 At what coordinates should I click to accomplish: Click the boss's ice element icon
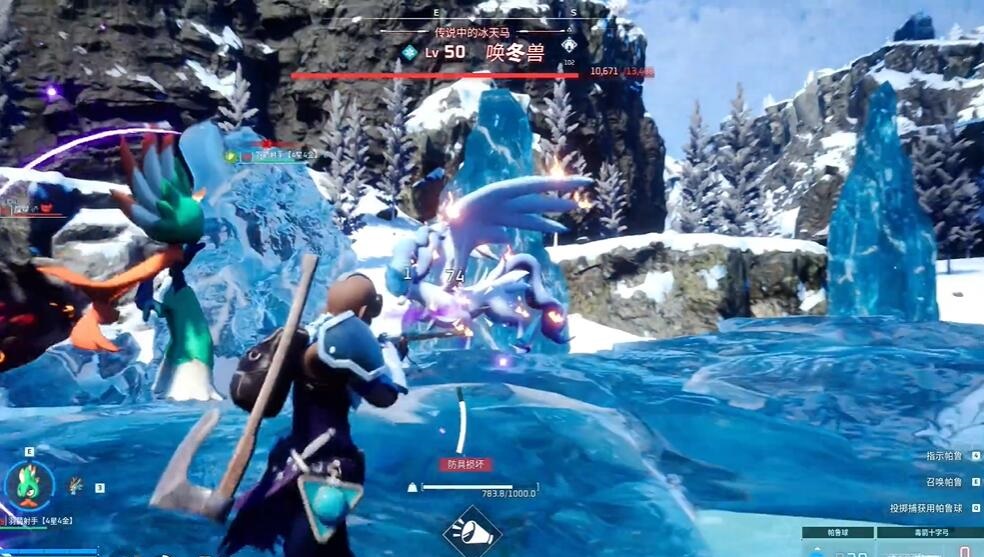click(409, 52)
